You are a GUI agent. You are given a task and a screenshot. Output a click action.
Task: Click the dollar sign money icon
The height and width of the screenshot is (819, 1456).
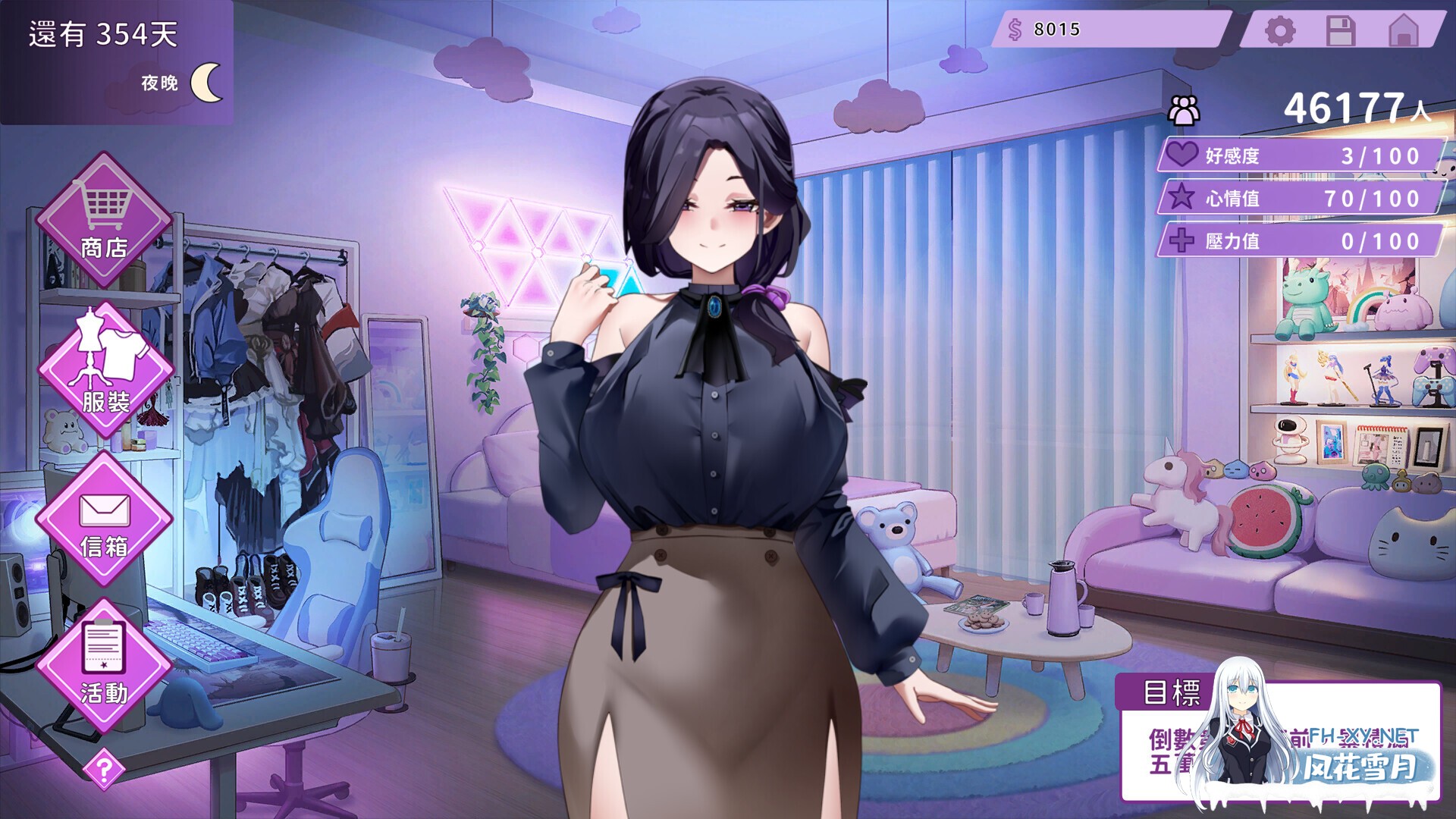click(1014, 29)
